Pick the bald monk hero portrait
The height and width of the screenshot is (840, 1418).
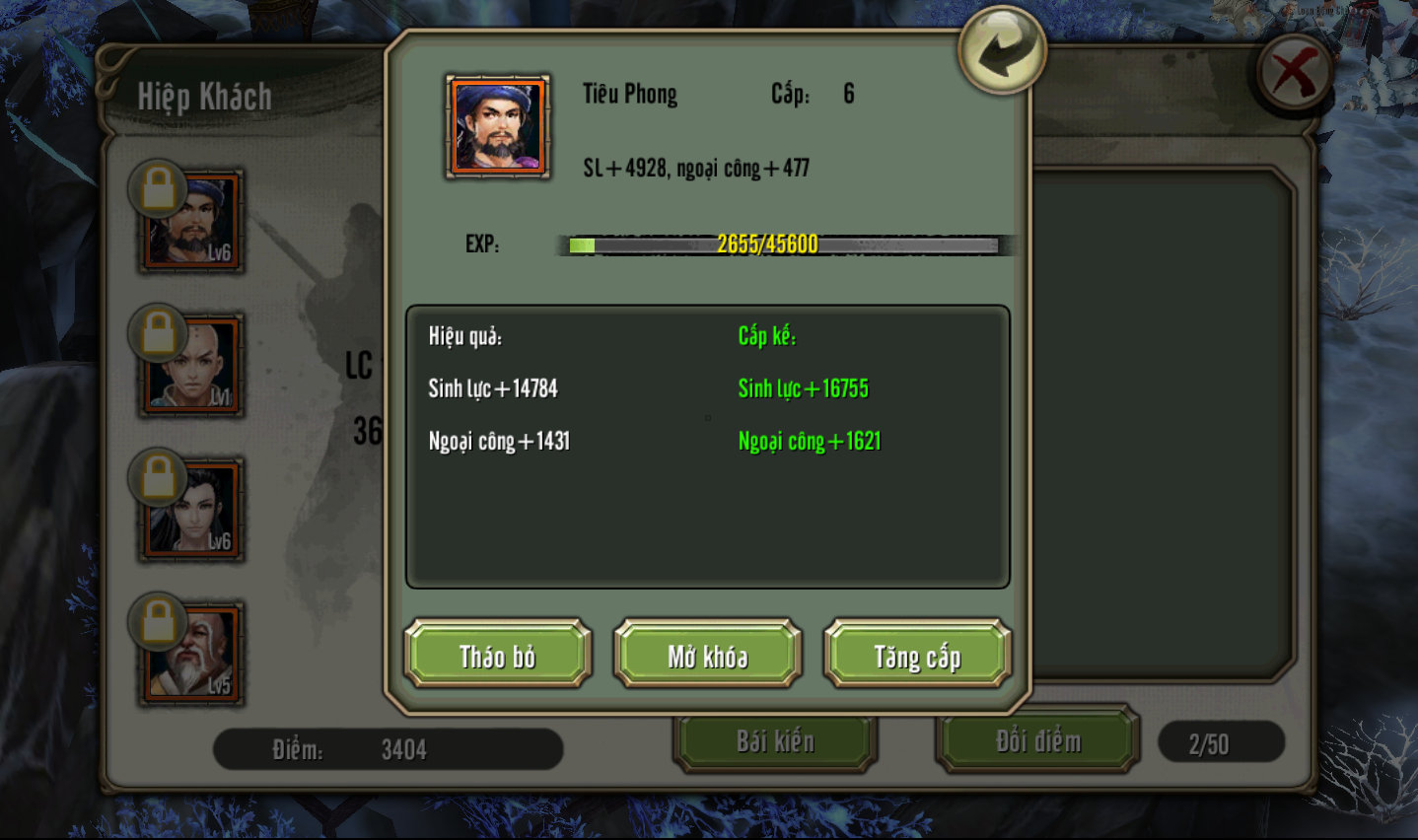coord(192,366)
